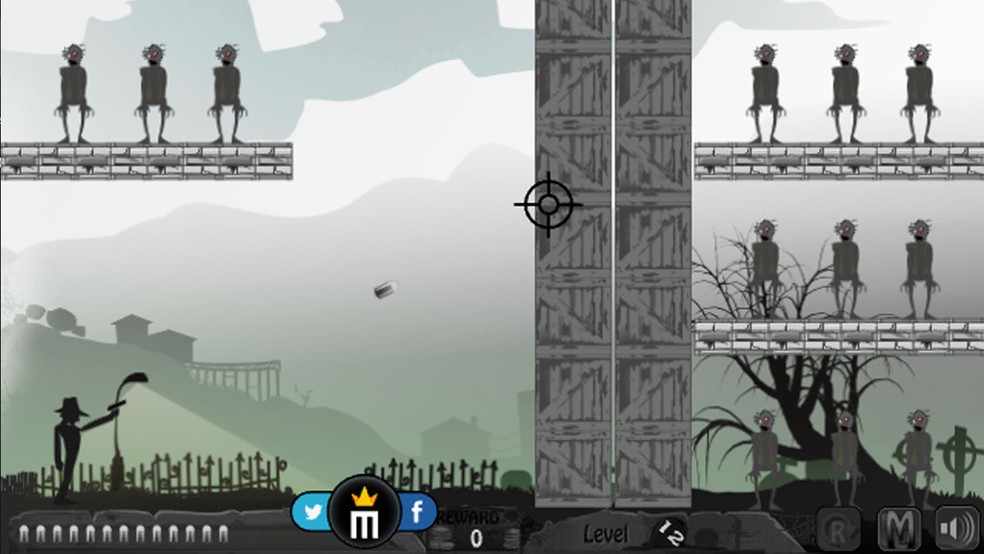Open the crowned M logo link
Screen dimensions: 984x554
(365, 511)
